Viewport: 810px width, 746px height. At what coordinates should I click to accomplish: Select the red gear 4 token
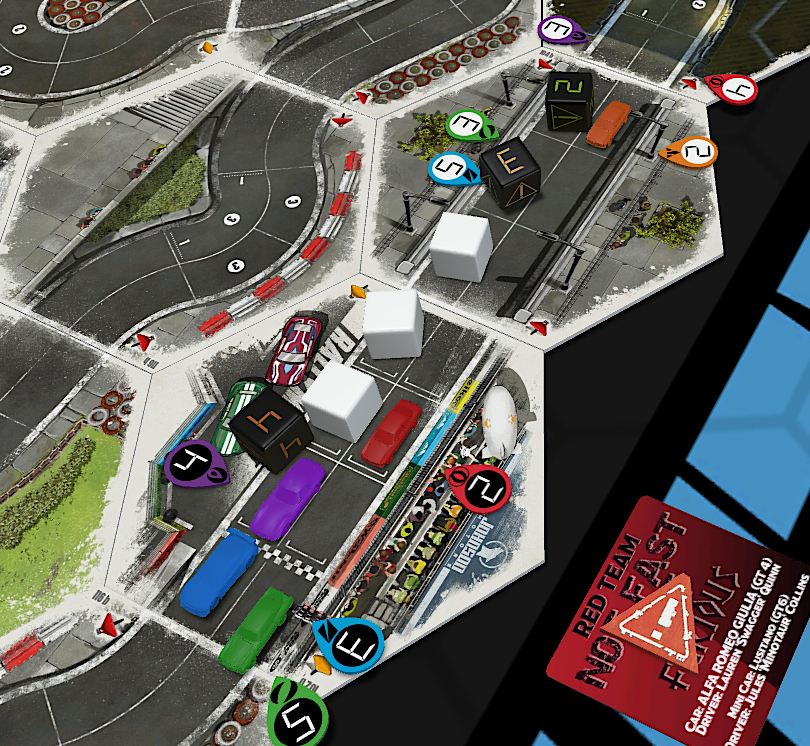coord(733,89)
